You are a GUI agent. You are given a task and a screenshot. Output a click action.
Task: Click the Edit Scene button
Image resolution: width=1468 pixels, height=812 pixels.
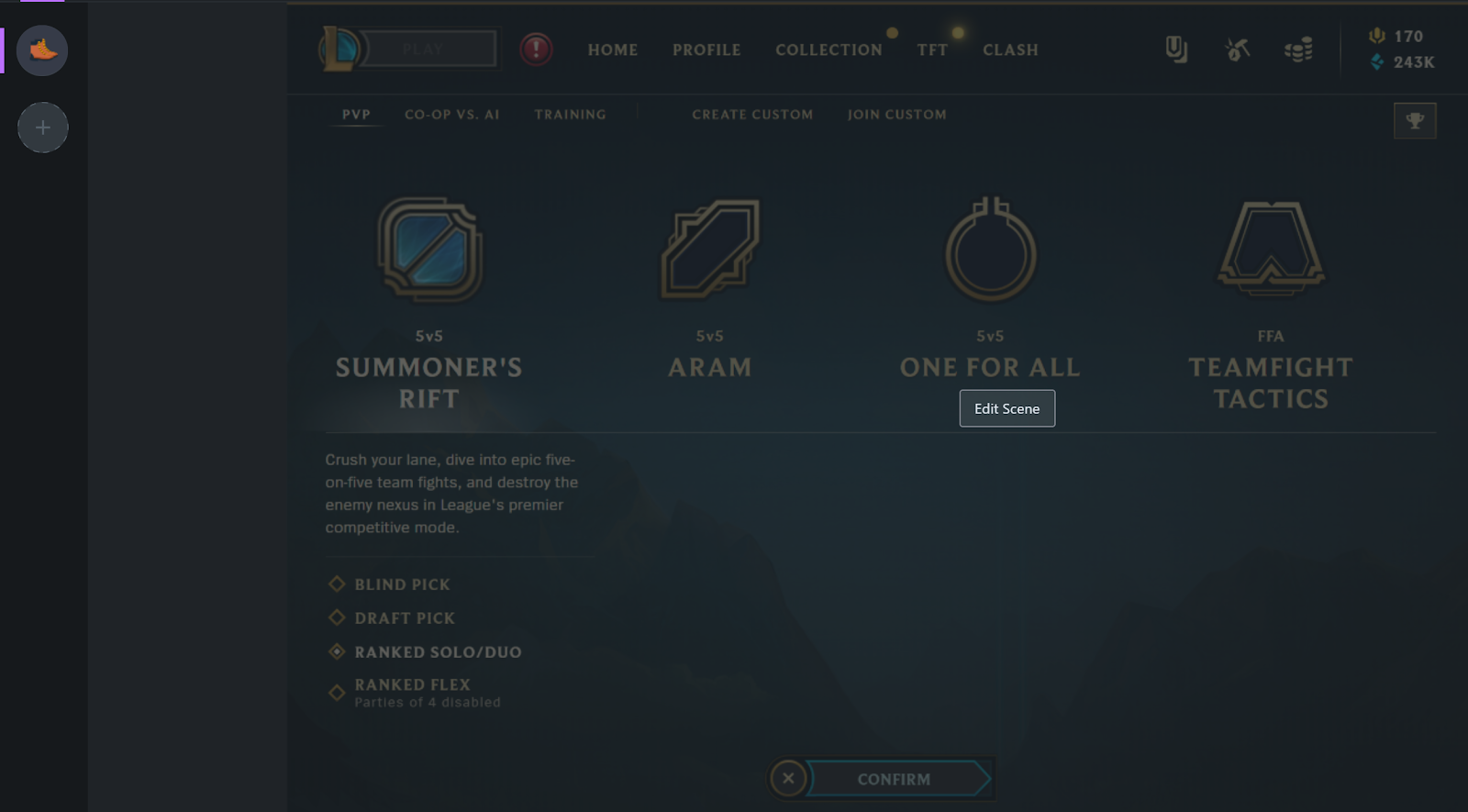(1006, 408)
